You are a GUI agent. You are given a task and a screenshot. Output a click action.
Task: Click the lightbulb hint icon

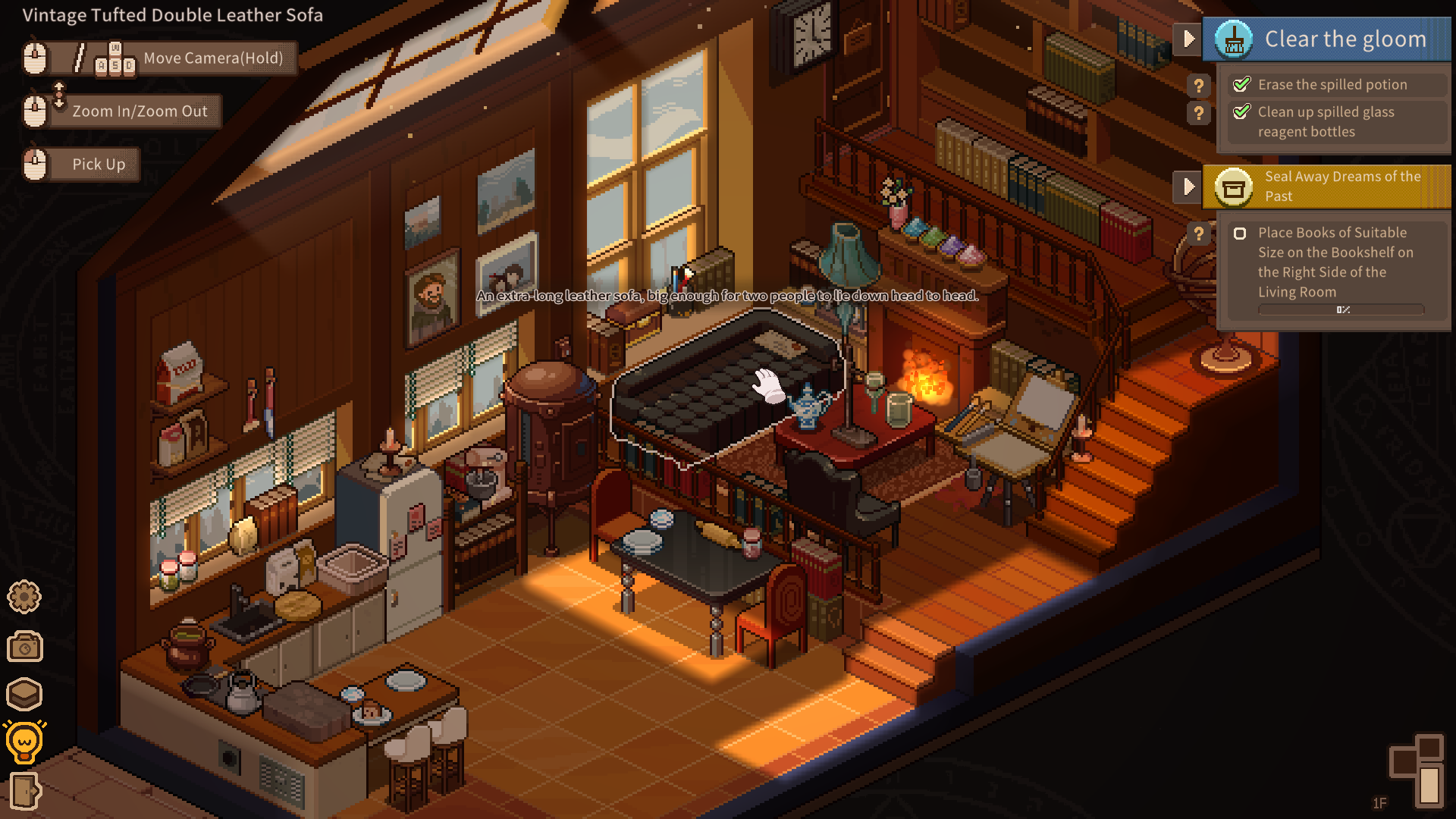pyautogui.click(x=24, y=742)
